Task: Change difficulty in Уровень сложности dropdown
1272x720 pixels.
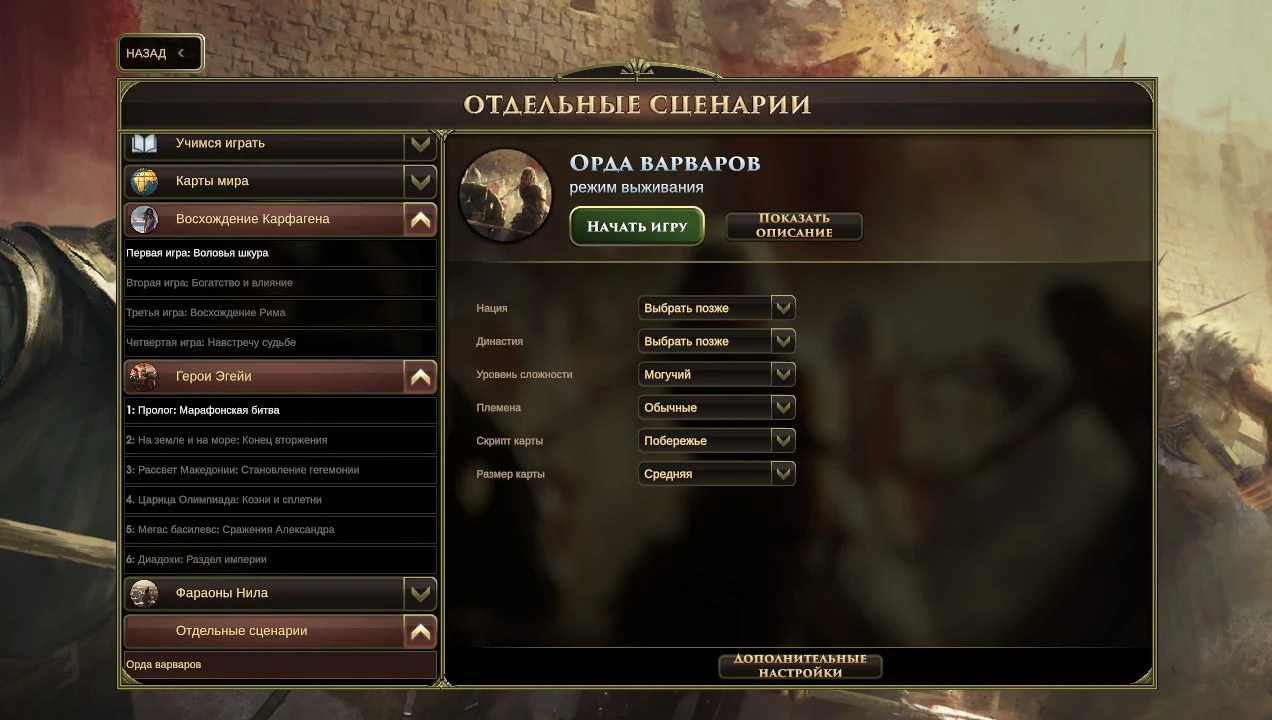Action: pyautogui.click(x=716, y=374)
